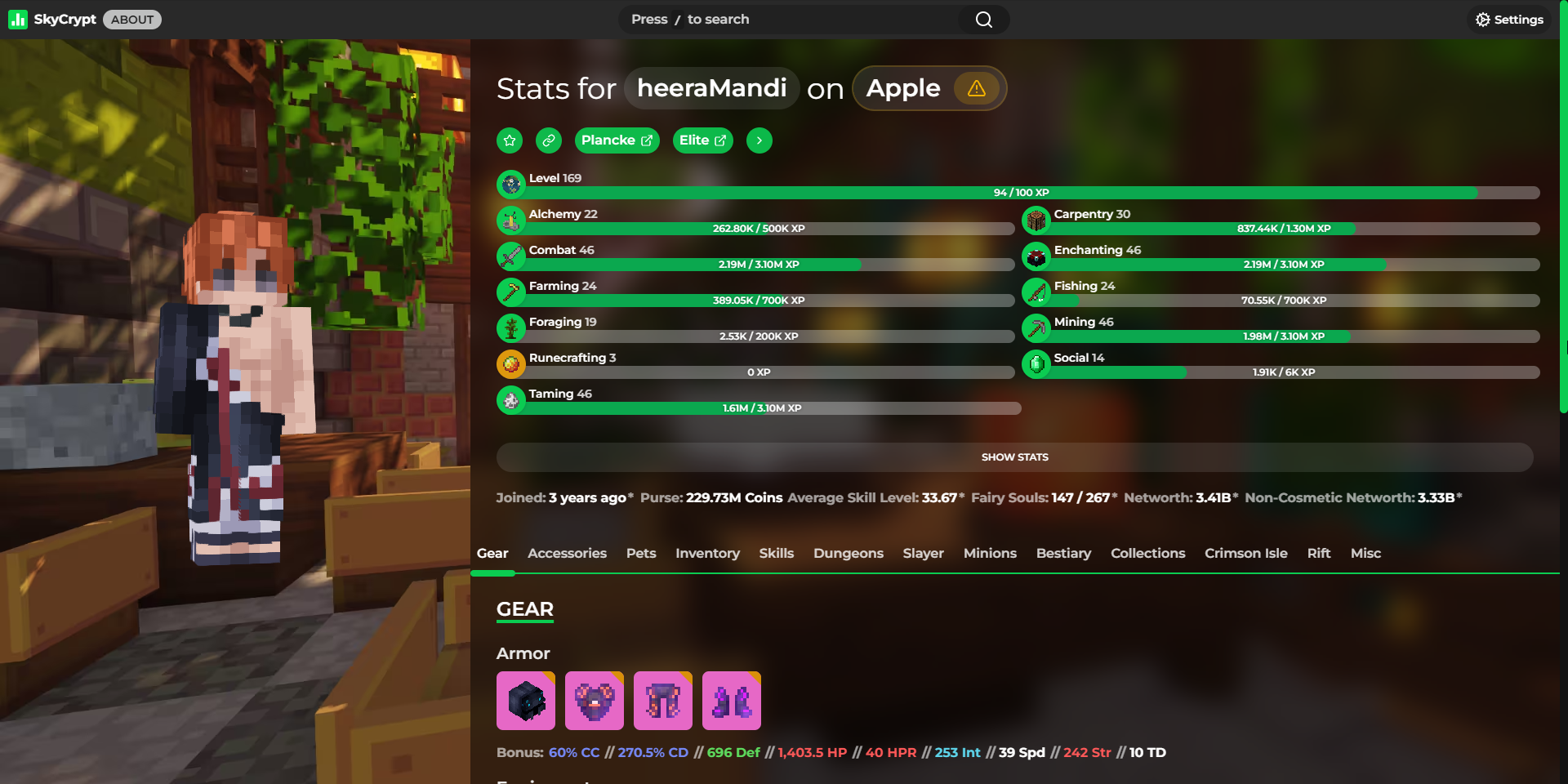Click the Carpentry crafting table icon

point(1036,220)
